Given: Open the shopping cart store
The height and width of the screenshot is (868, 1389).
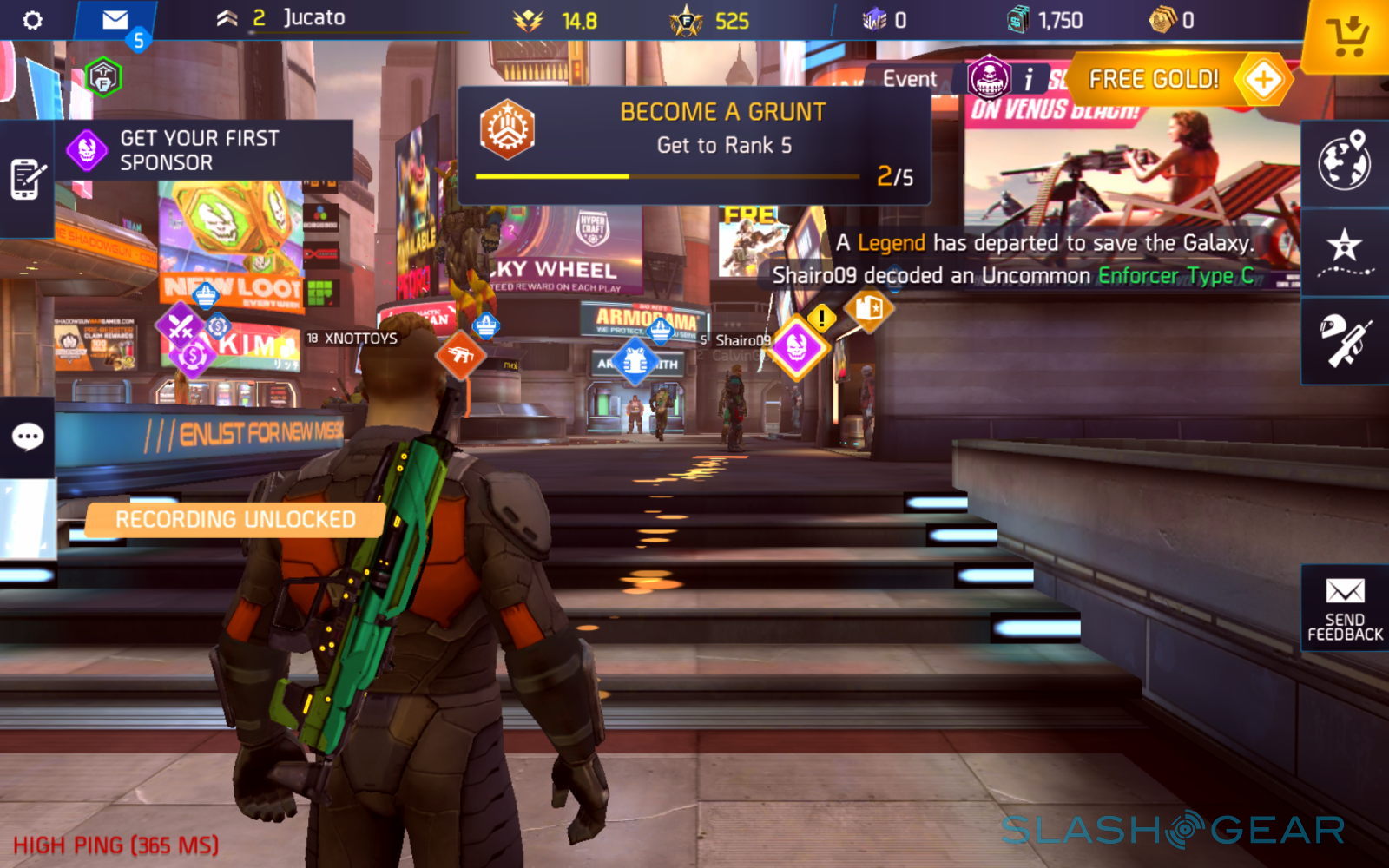Looking at the screenshot, I should (x=1346, y=37).
